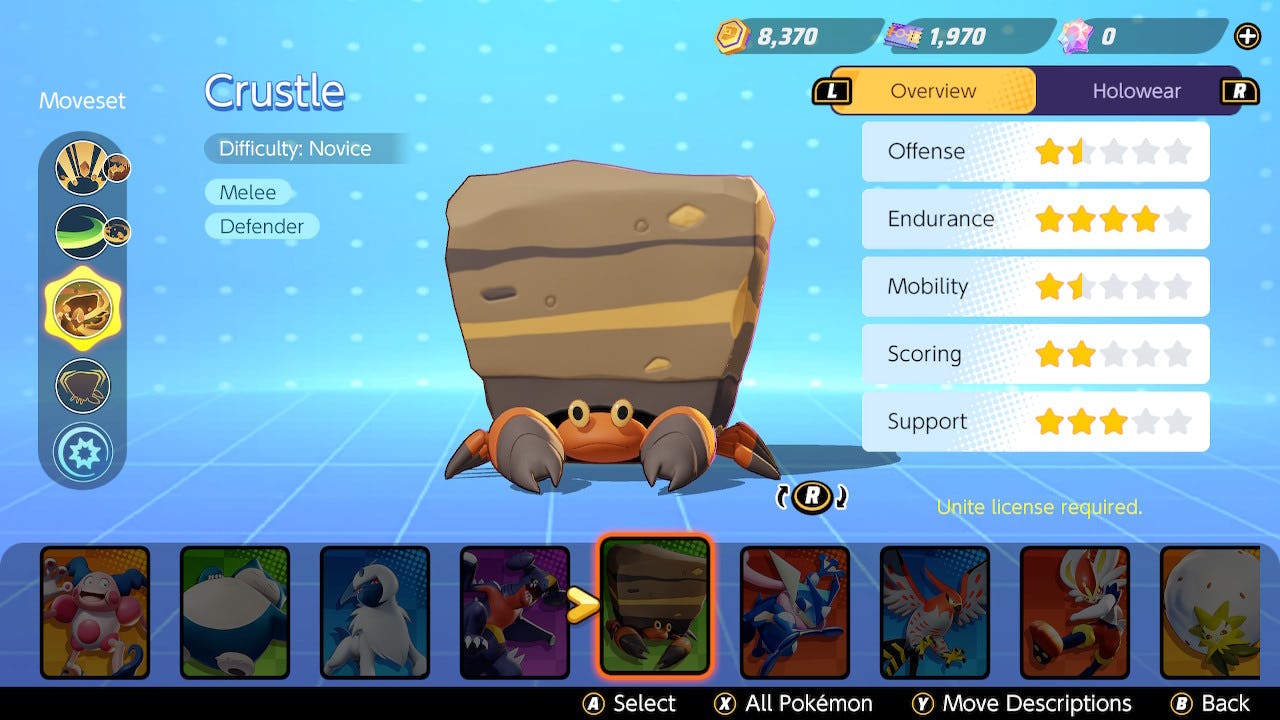Select the Garchomp card

point(515,611)
